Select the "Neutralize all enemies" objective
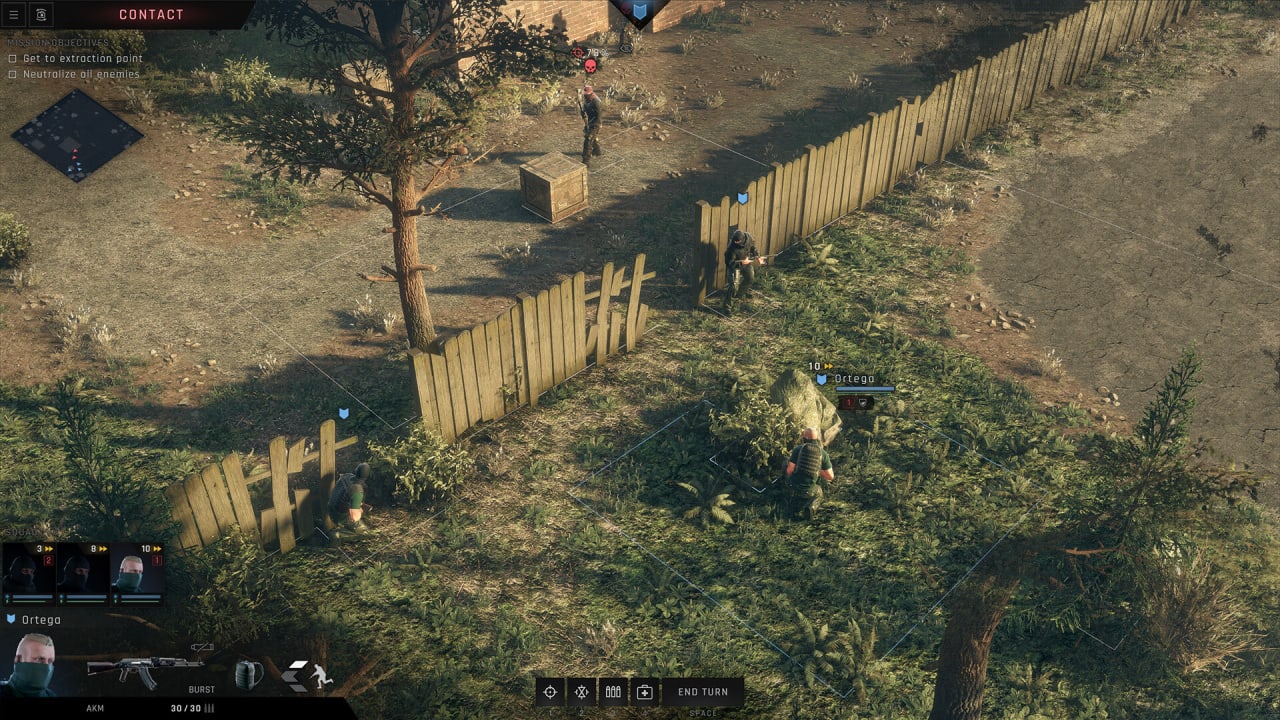The height and width of the screenshot is (720, 1280). (82, 74)
